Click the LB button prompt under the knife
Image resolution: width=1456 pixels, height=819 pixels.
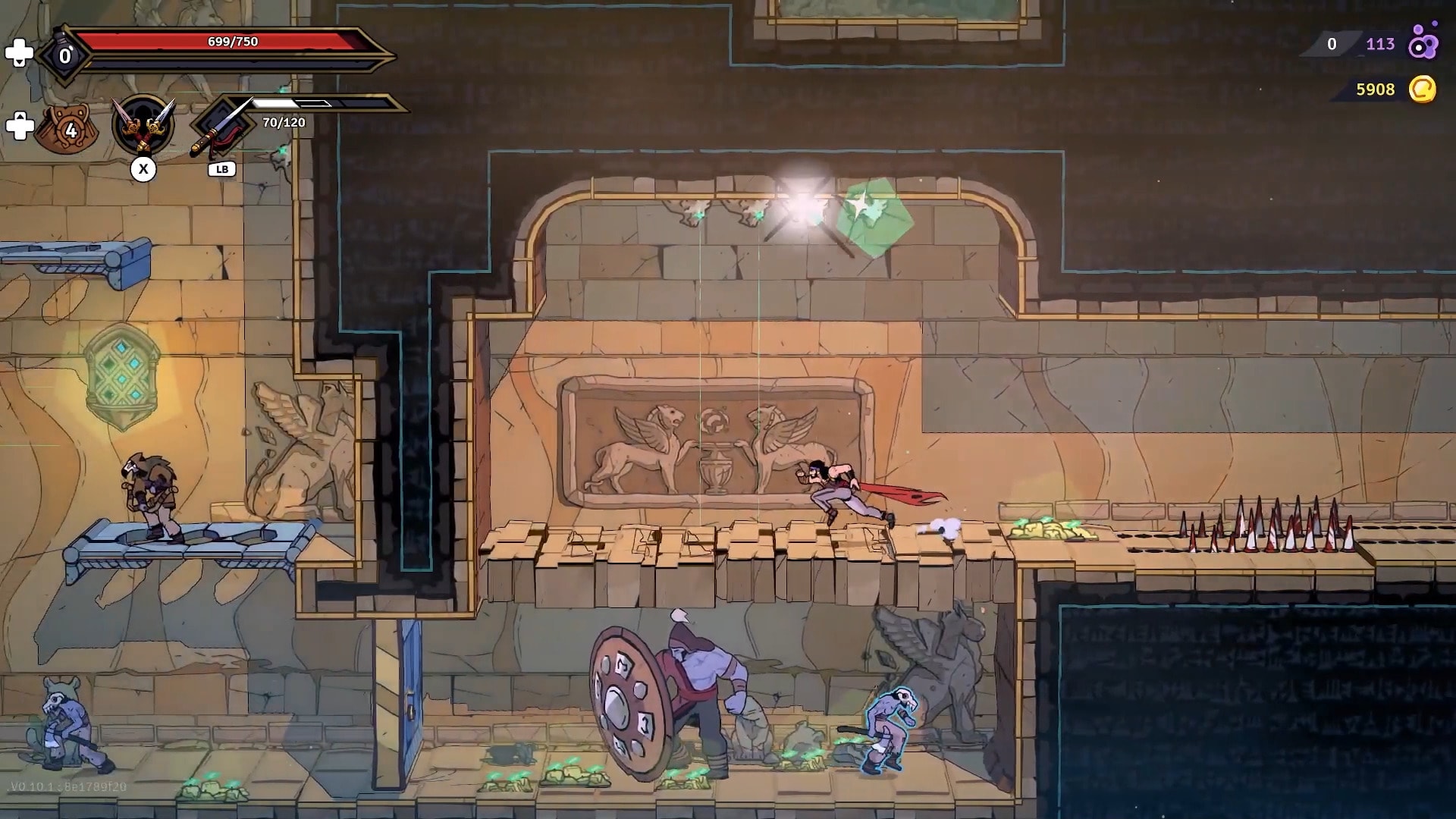[222, 170]
